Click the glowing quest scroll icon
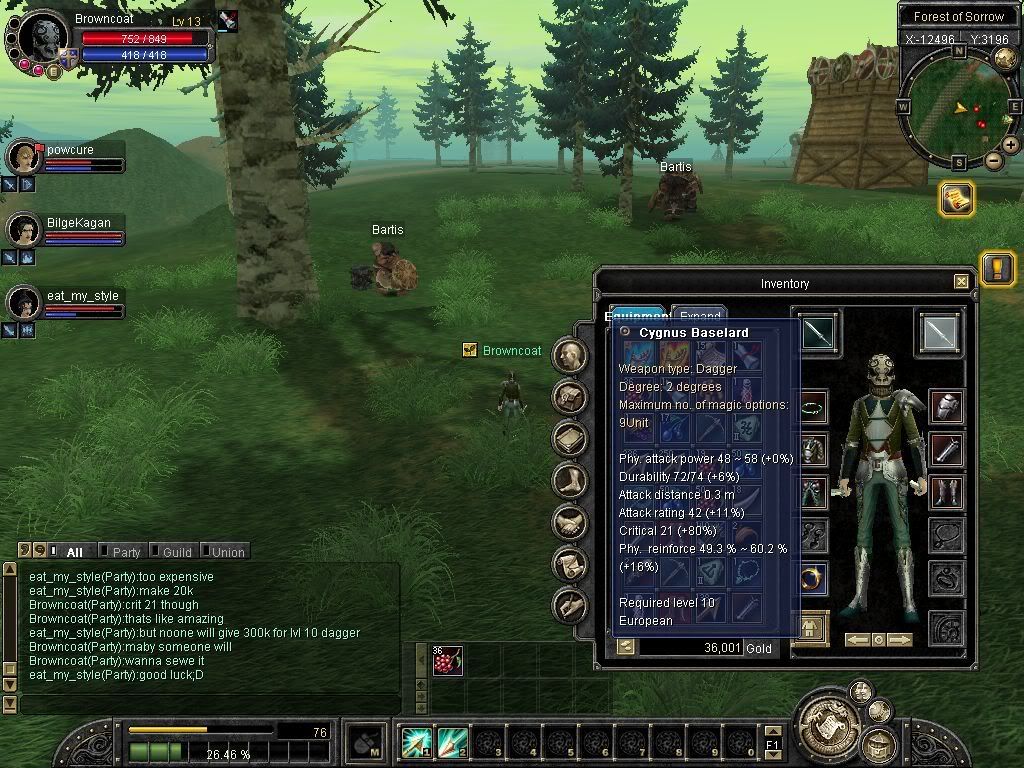 point(957,199)
